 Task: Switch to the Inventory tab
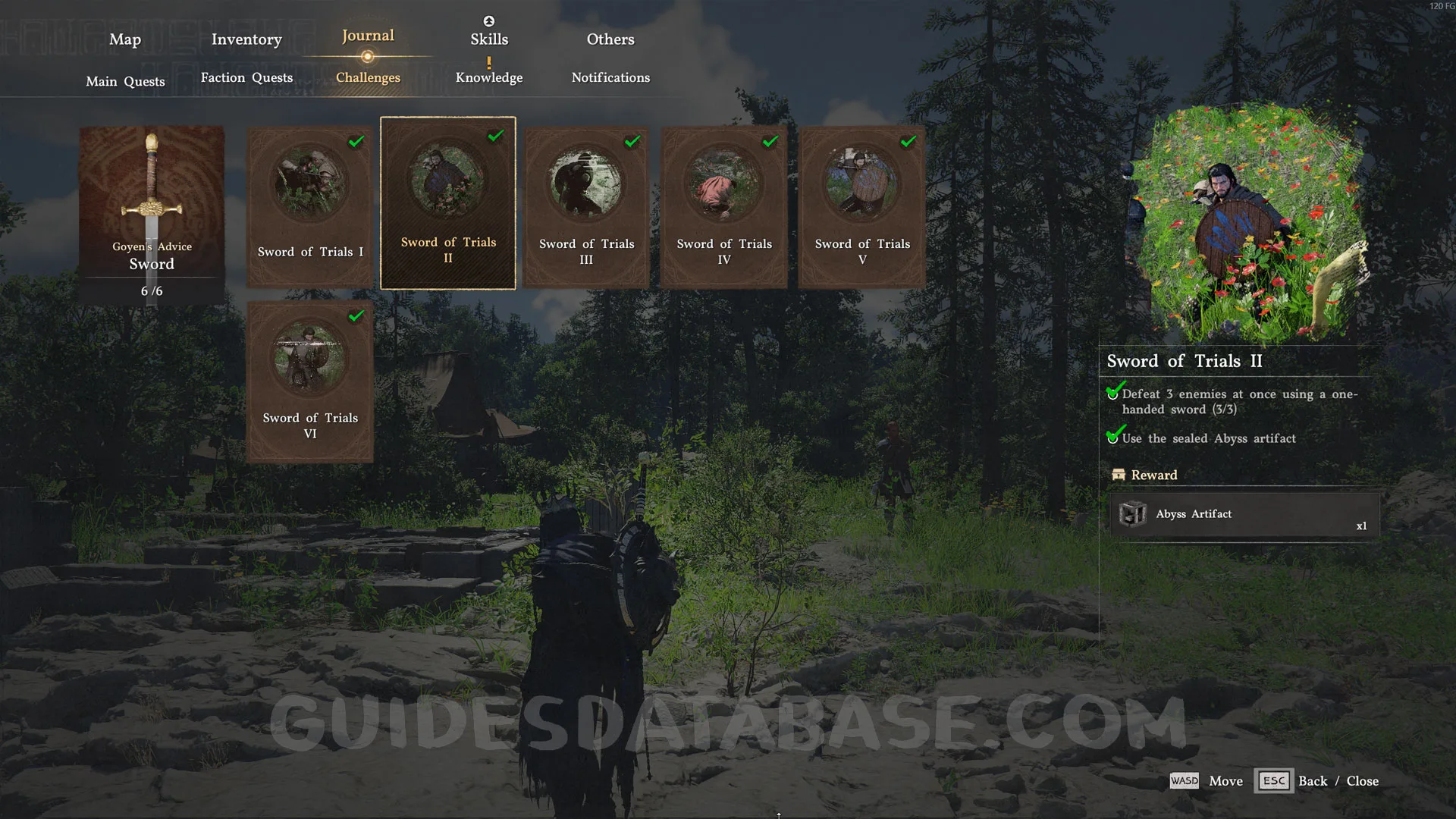(246, 39)
